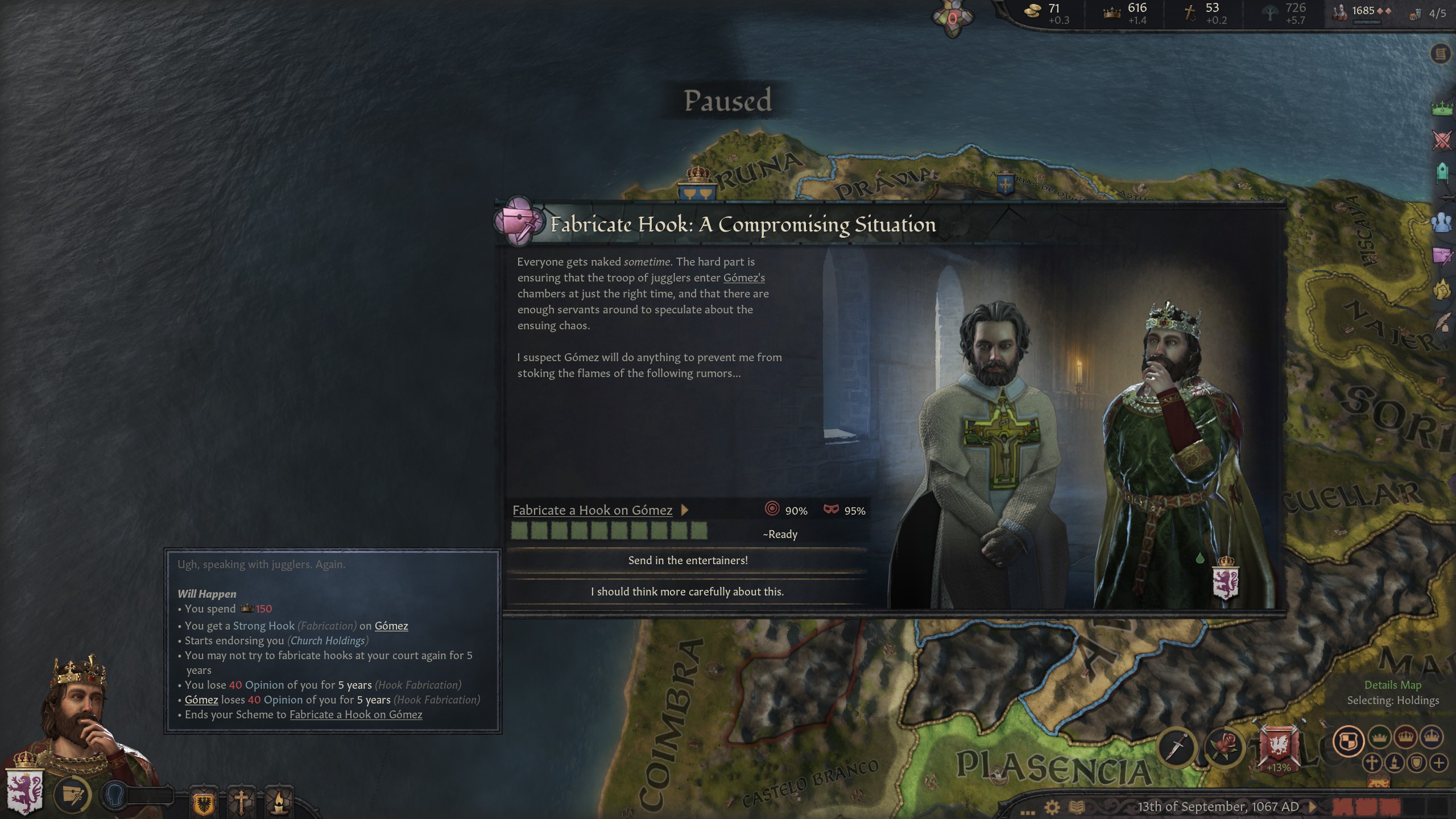Open the lifestyle focus icon beside player portrait
The width and height of the screenshot is (1456, 819).
[x=73, y=795]
